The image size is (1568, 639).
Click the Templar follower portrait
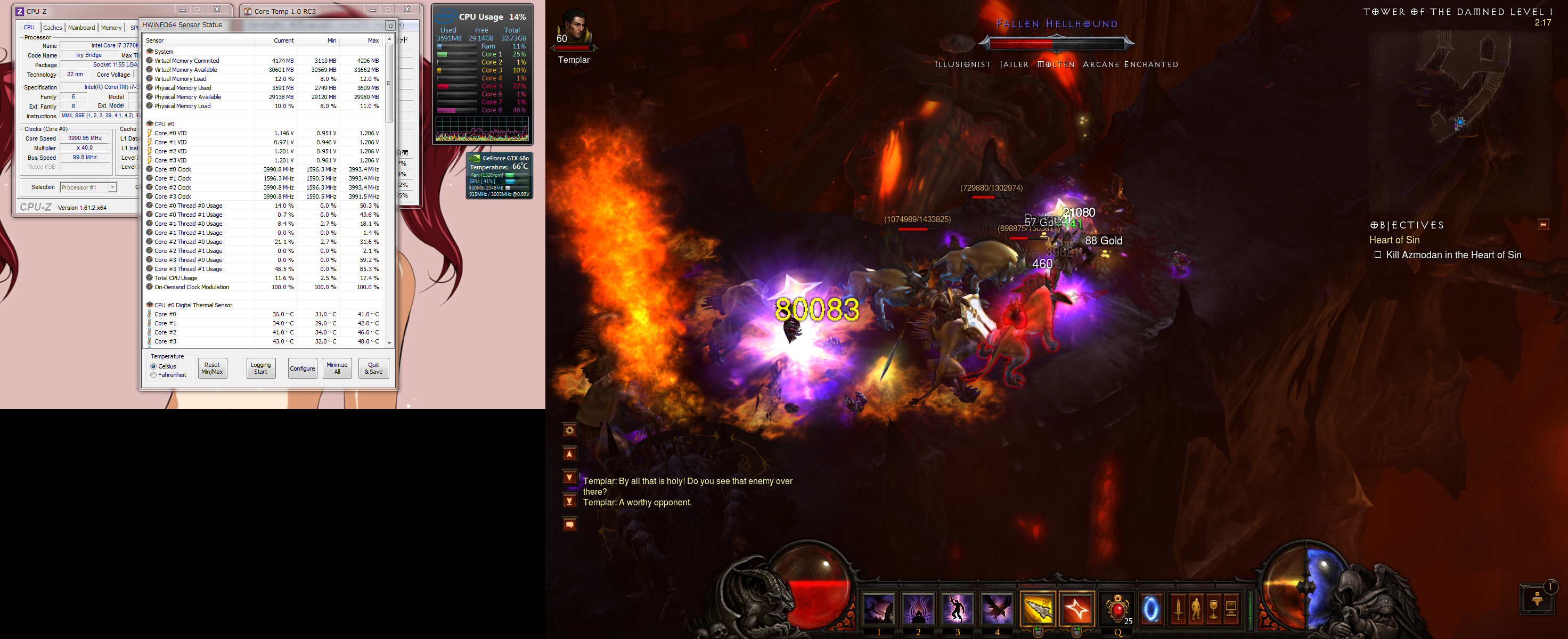click(574, 30)
